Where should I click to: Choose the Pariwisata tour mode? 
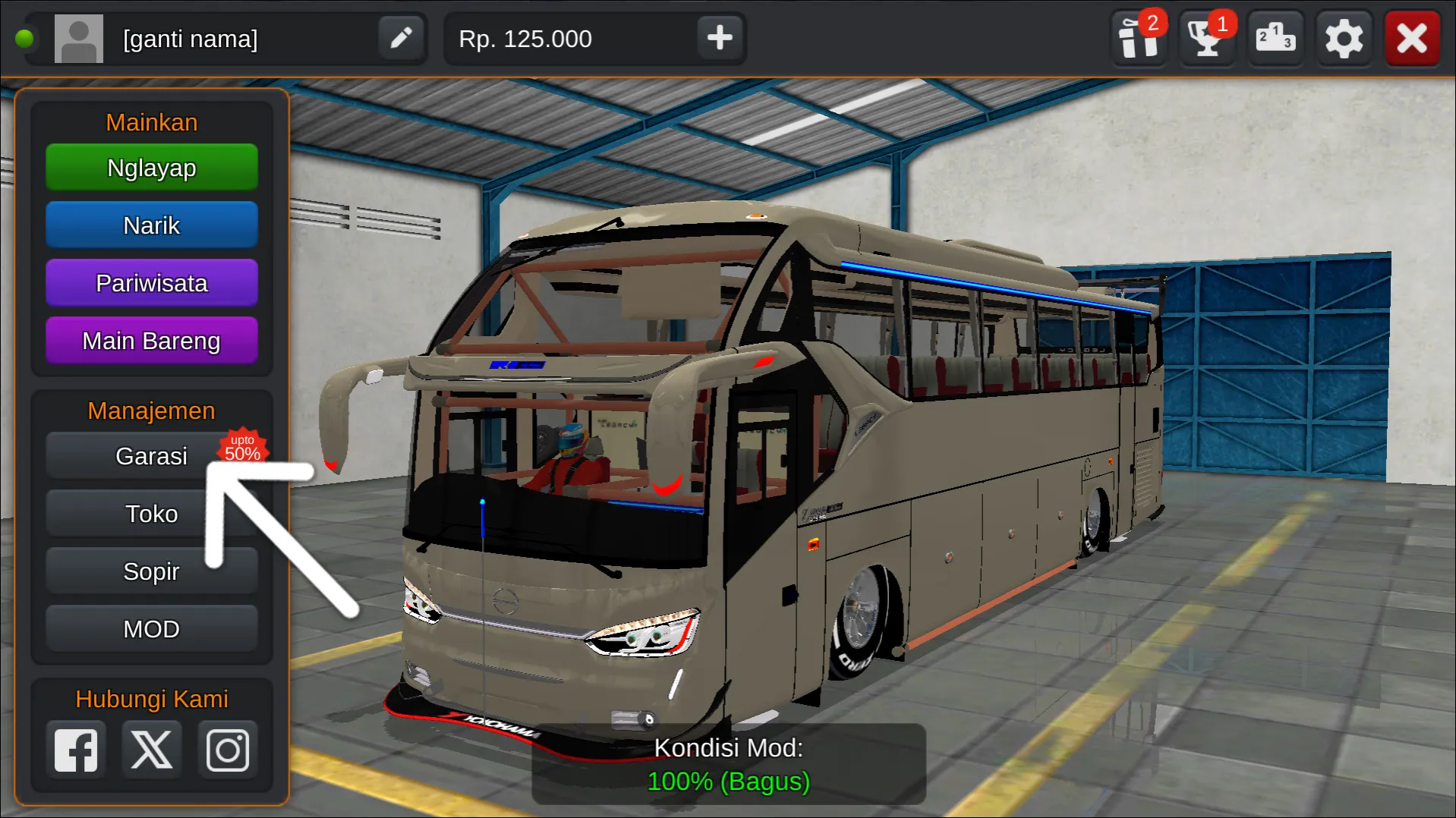[151, 282]
